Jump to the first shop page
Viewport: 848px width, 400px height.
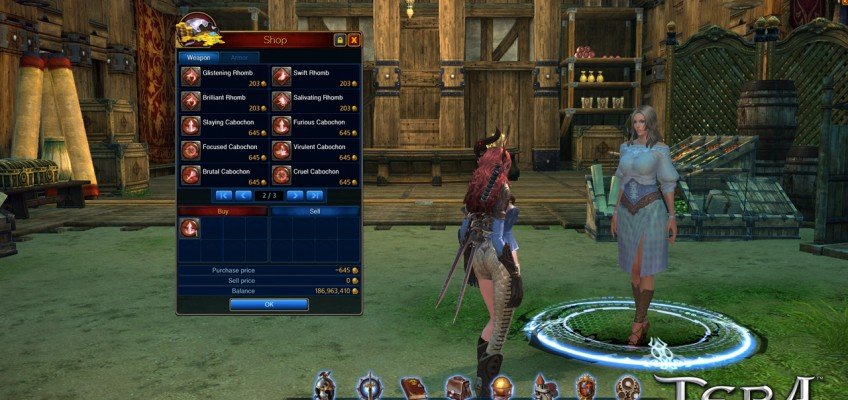coord(223,195)
